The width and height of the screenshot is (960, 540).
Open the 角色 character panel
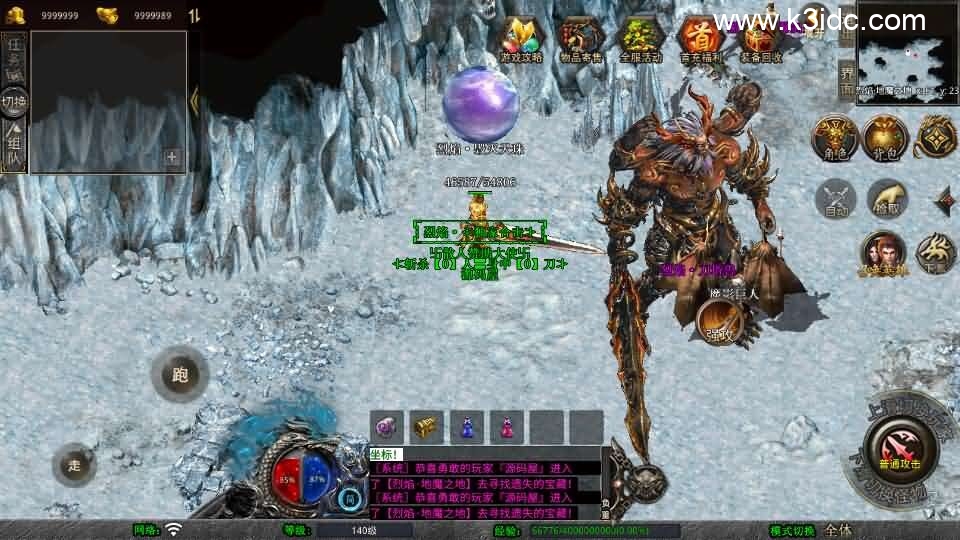coord(833,137)
